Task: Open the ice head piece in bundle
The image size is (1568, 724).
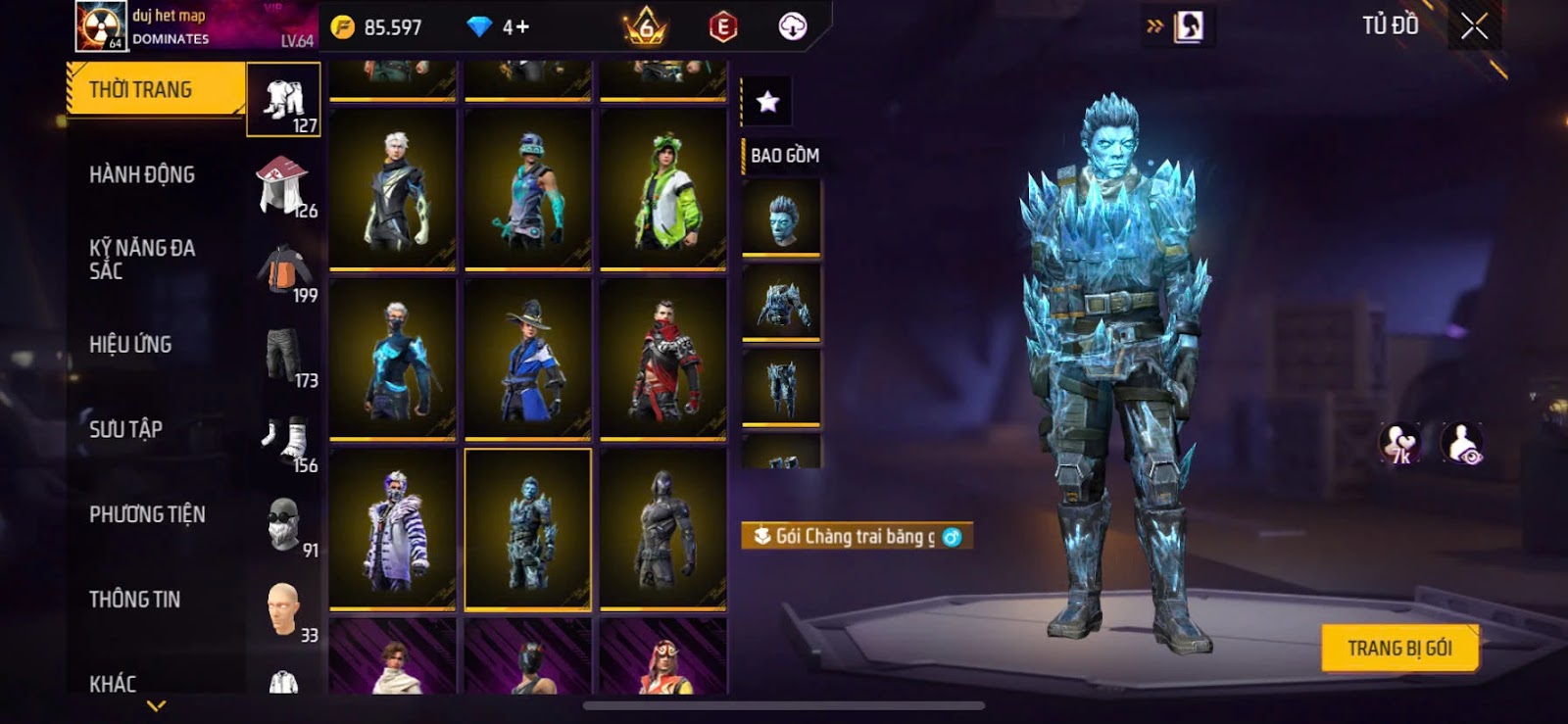Action: [781, 218]
